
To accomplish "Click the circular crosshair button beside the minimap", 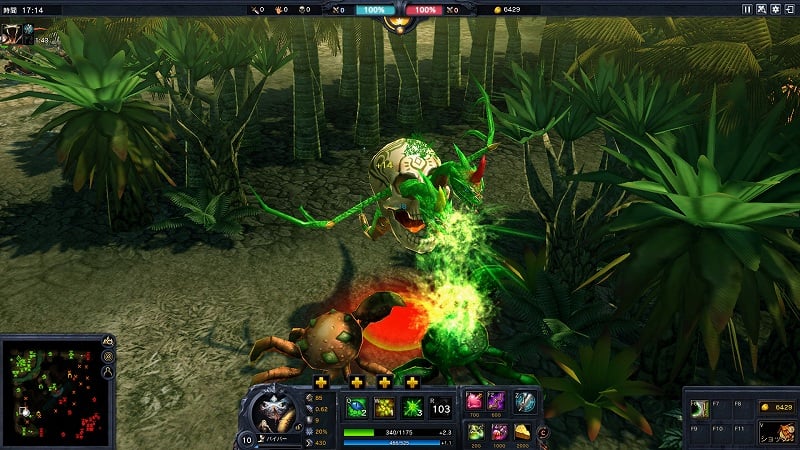I will (108, 356).
